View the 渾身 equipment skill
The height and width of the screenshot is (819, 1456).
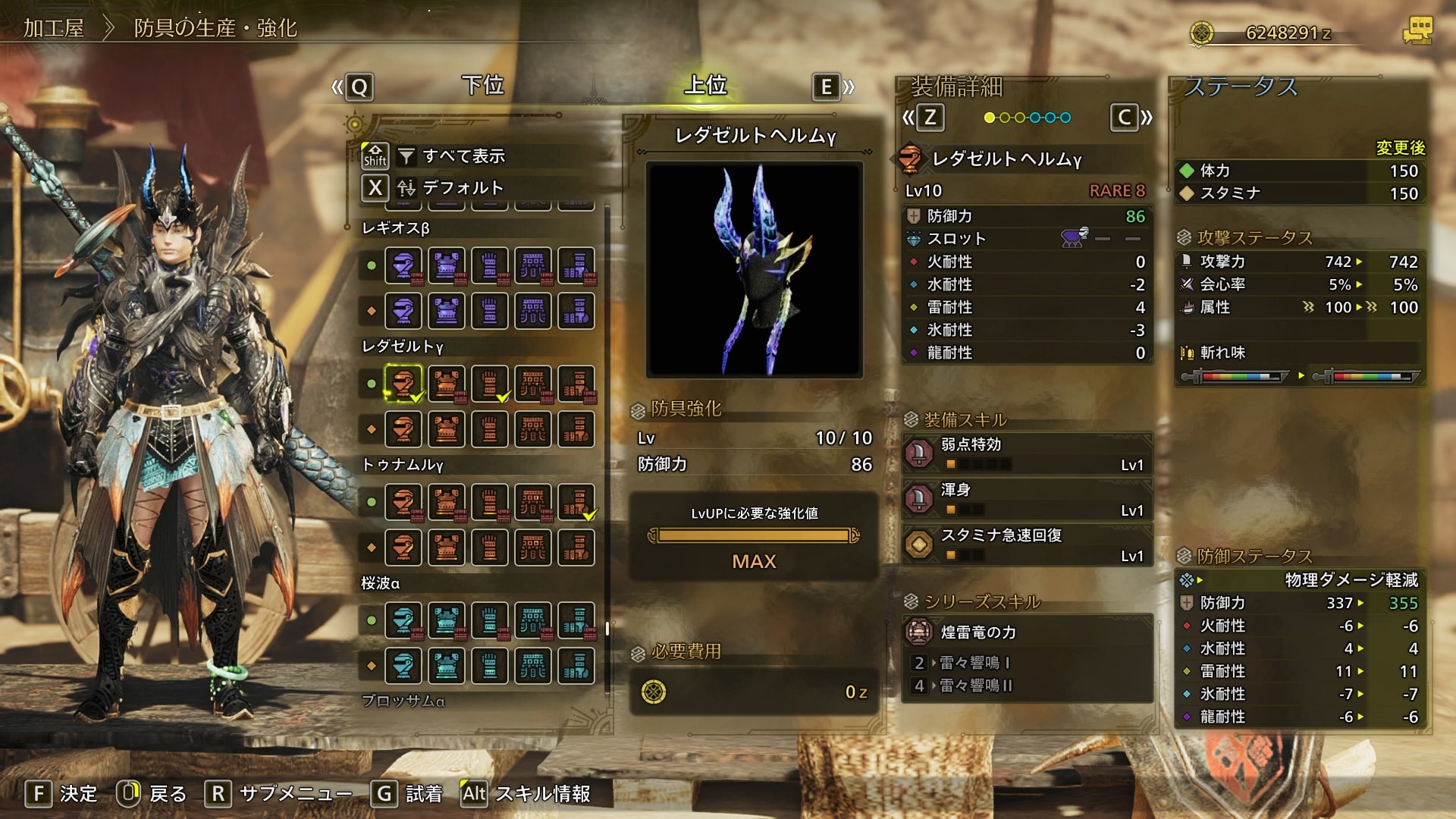pyautogui.click(x=1027, y=499)
